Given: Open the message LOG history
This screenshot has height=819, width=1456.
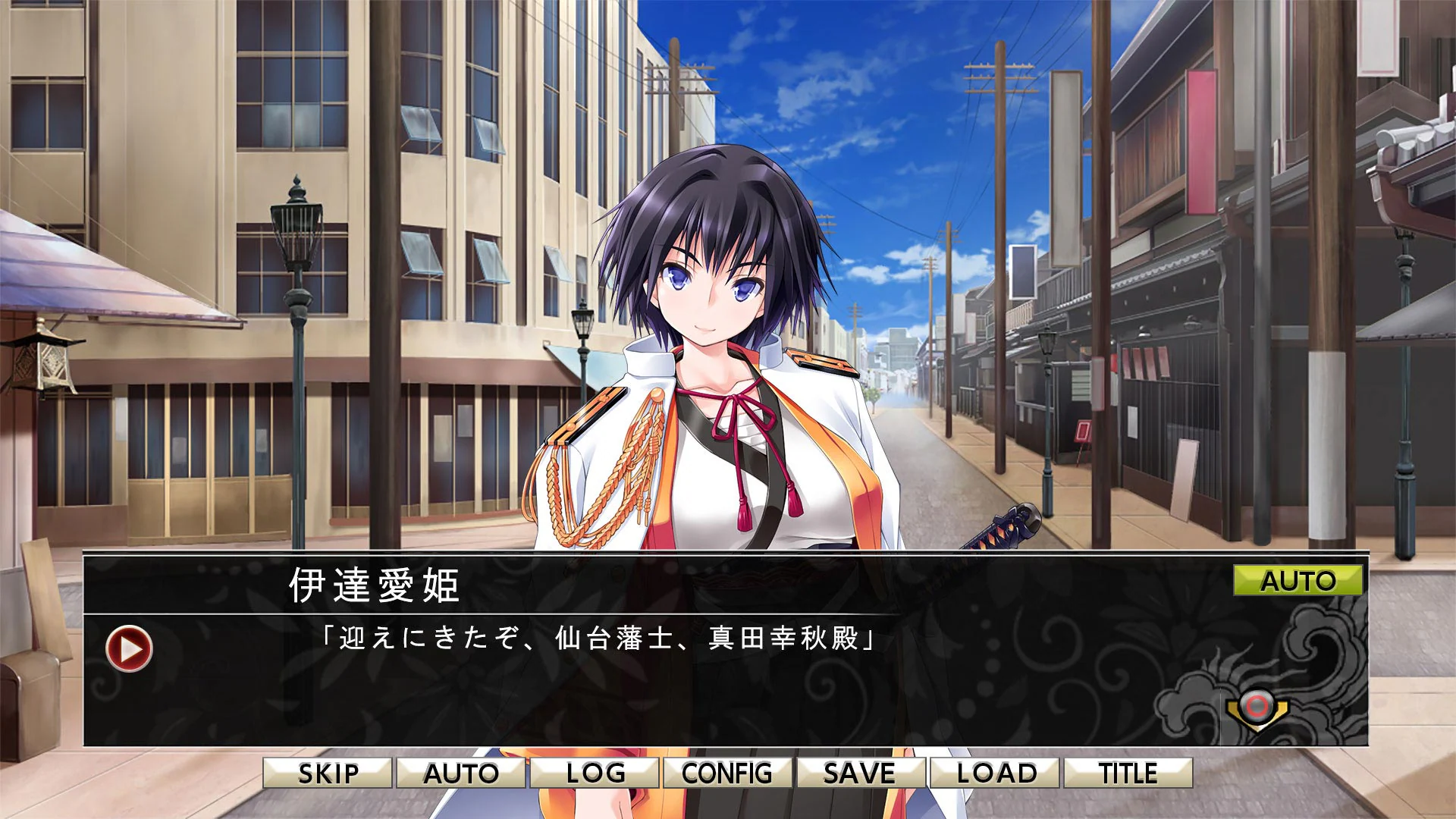Looking at the screenshot, I should tap(595, 773).
